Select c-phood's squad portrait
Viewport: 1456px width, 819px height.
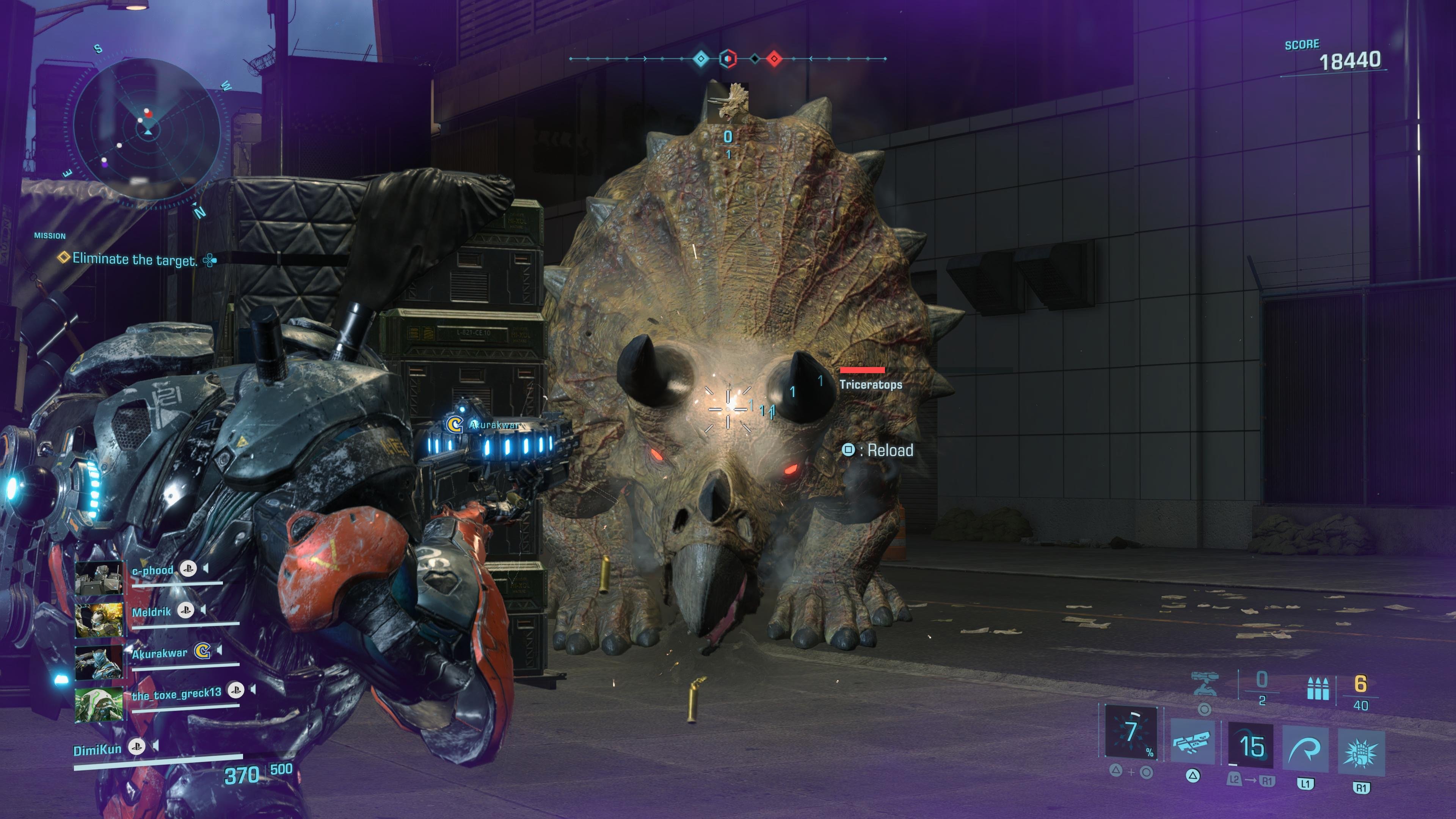(x=99, y=577)
